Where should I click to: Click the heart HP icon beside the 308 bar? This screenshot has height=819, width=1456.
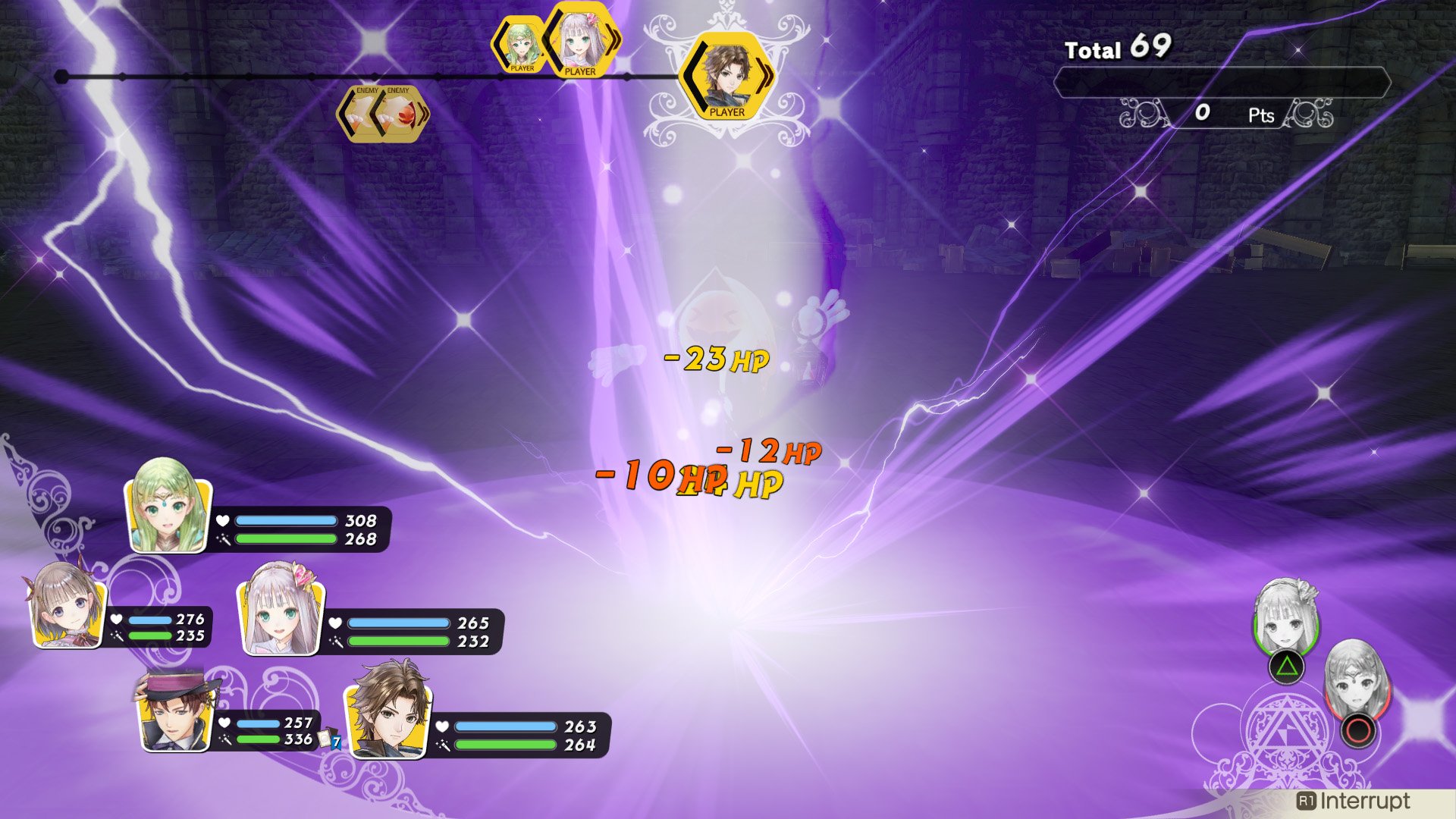tap(221, 521)
